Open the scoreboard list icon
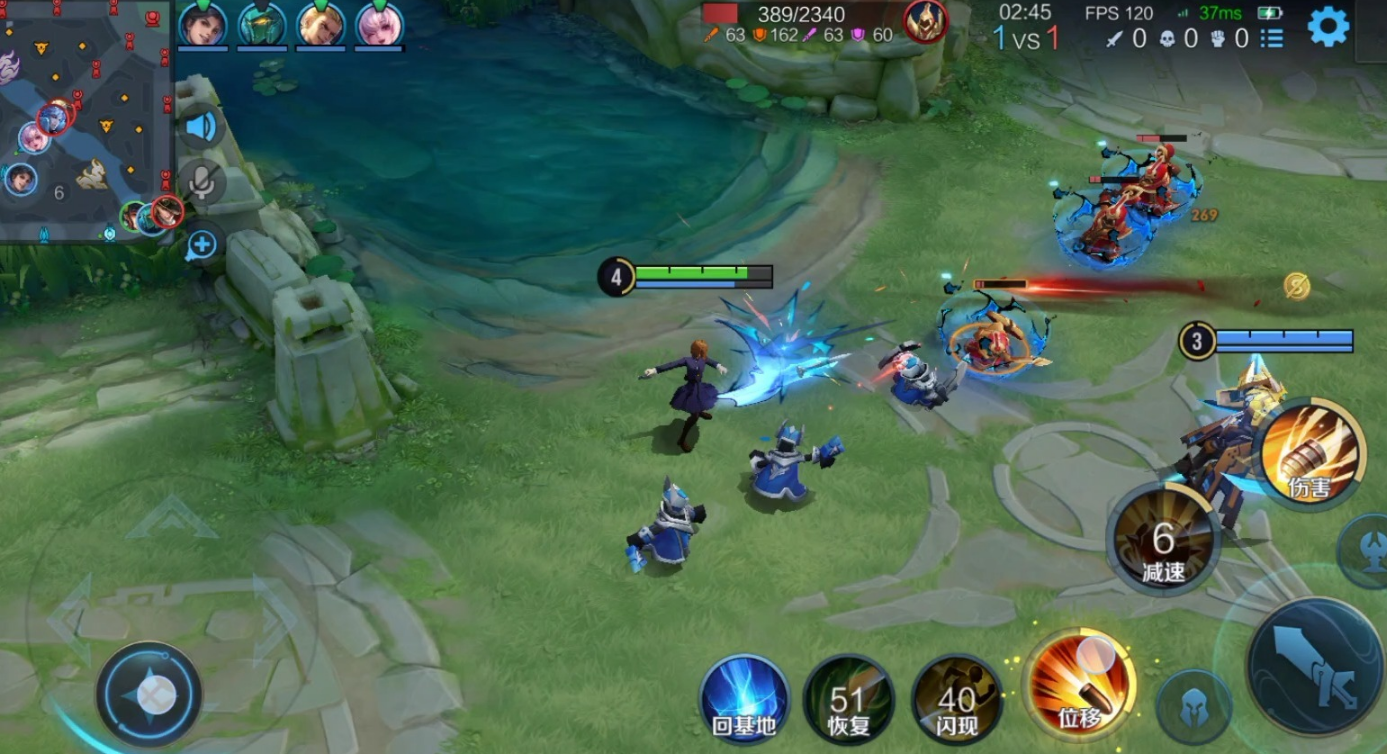 click(x=1271, y=39)
